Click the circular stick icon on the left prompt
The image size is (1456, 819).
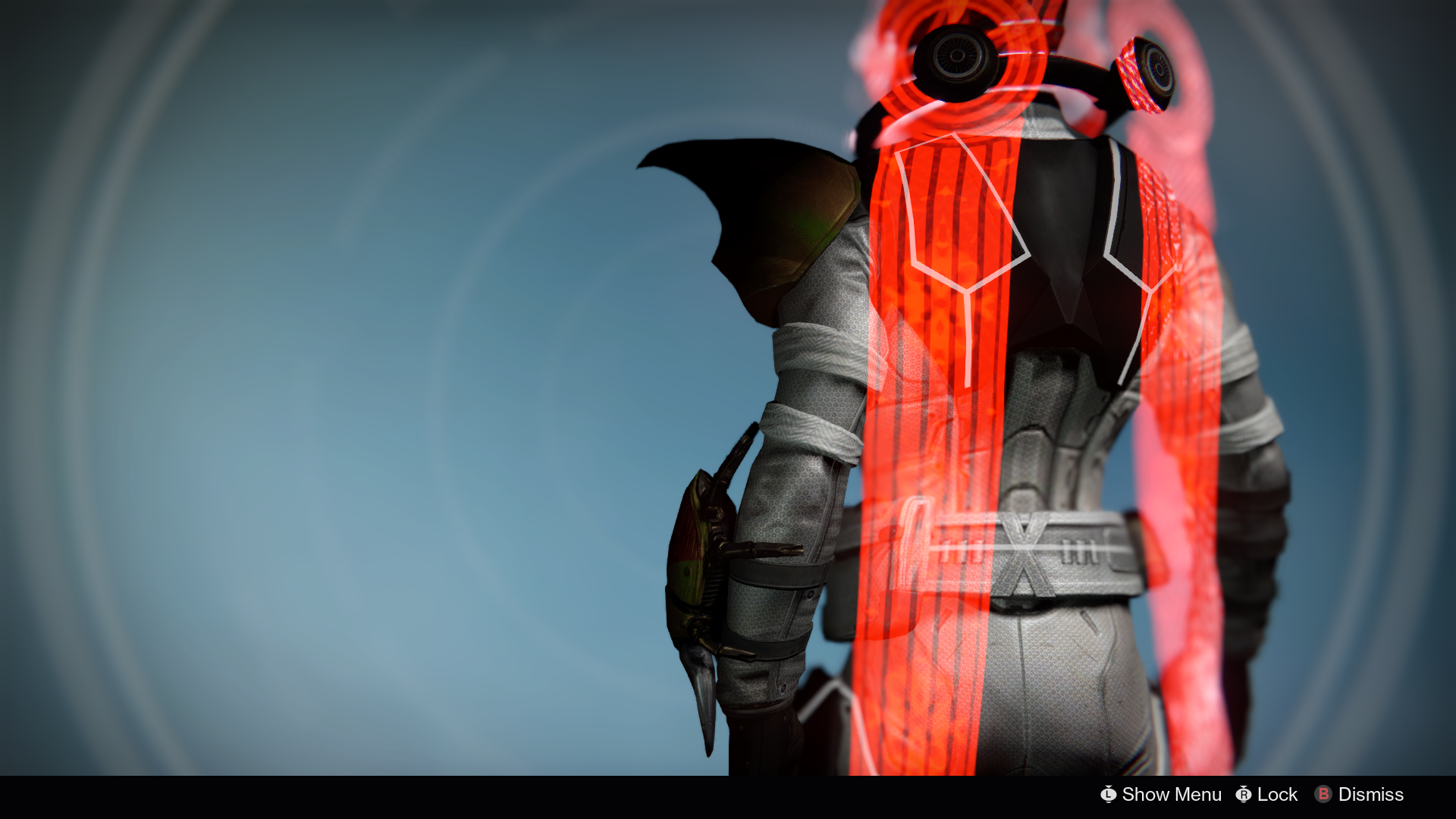tap(1109, 794)
